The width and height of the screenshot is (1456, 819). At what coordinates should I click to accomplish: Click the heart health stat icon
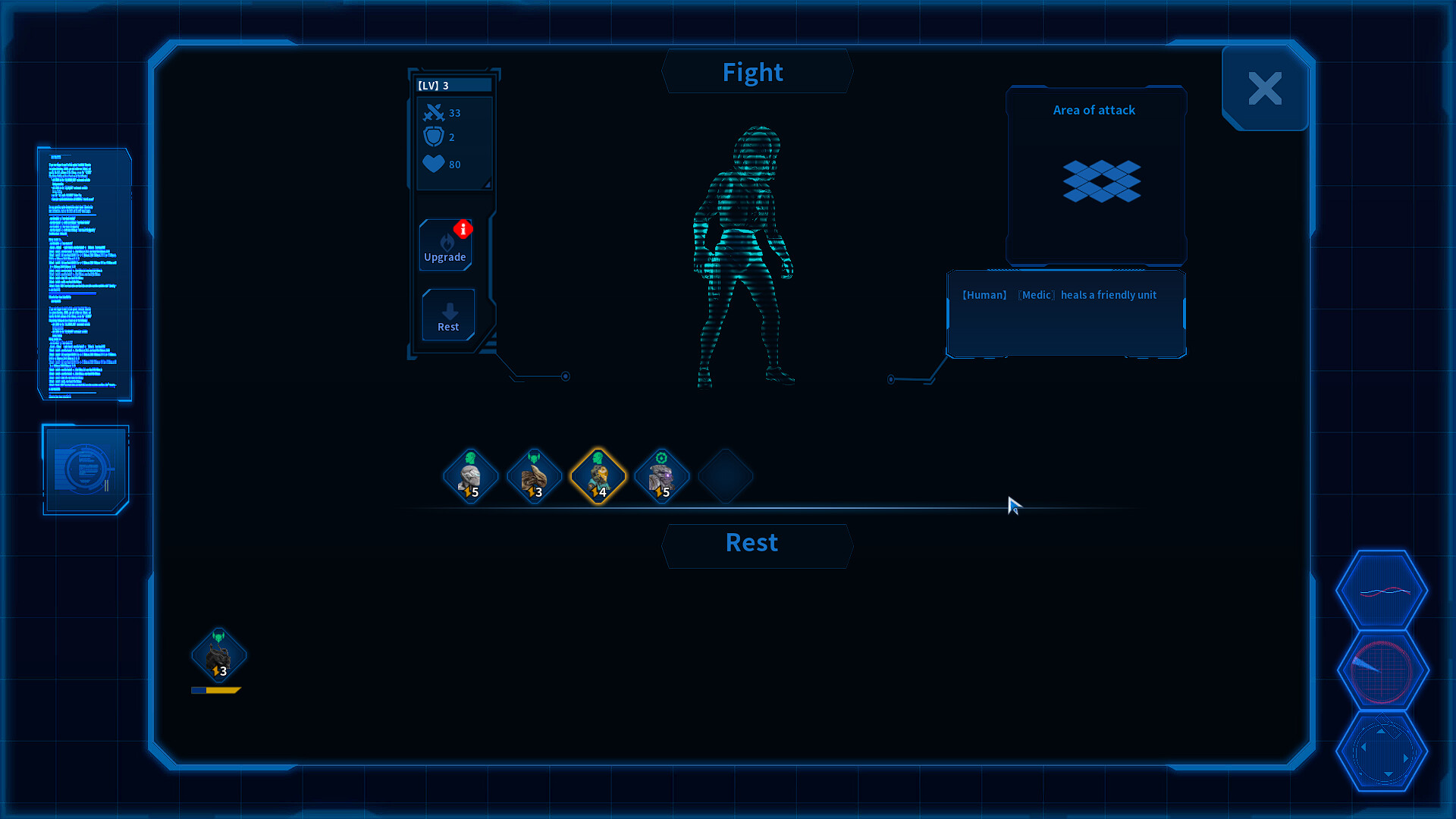point(434,164)
